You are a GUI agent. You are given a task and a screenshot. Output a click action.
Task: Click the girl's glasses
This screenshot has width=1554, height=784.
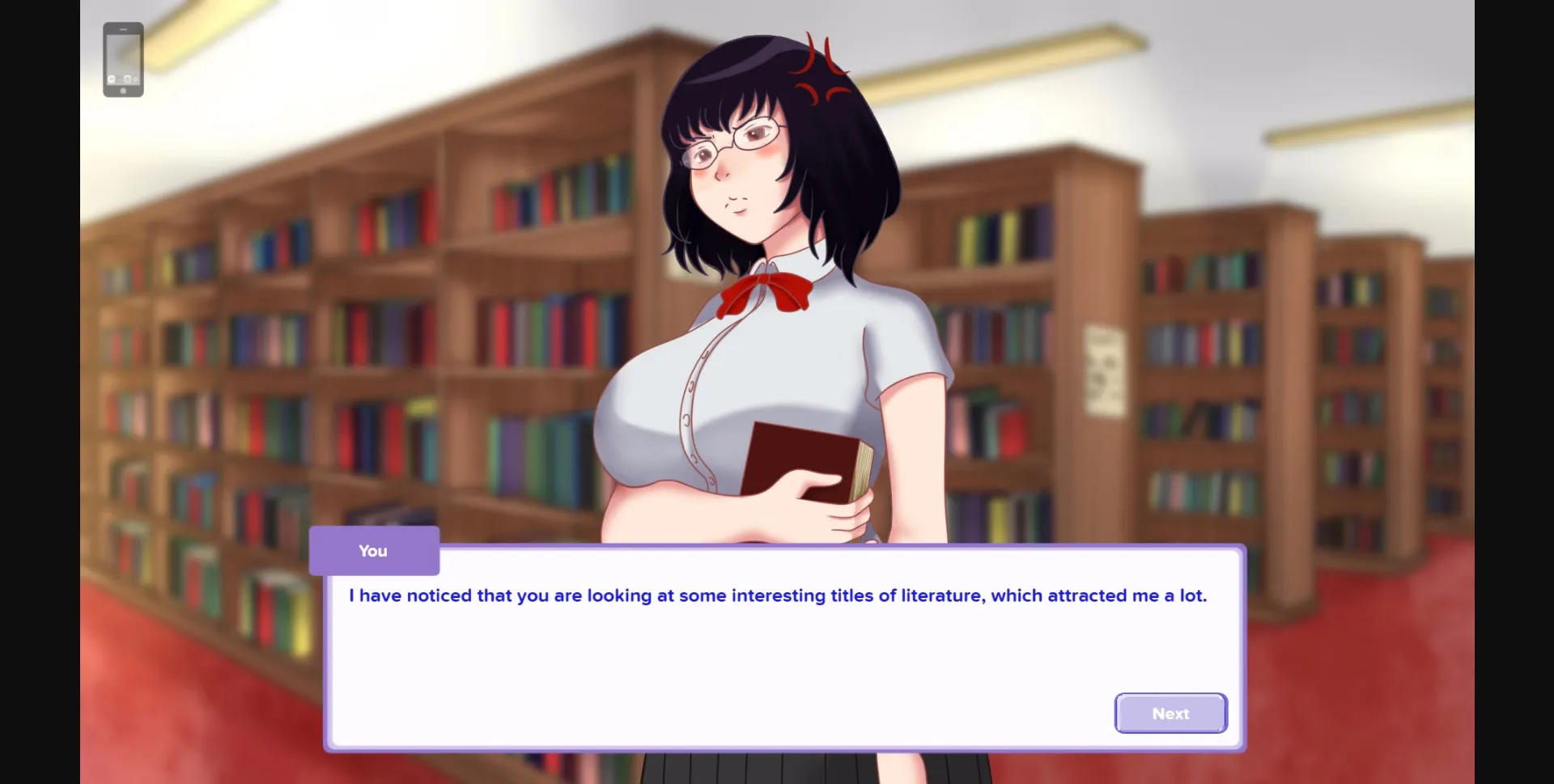click(x=731, y=146)
